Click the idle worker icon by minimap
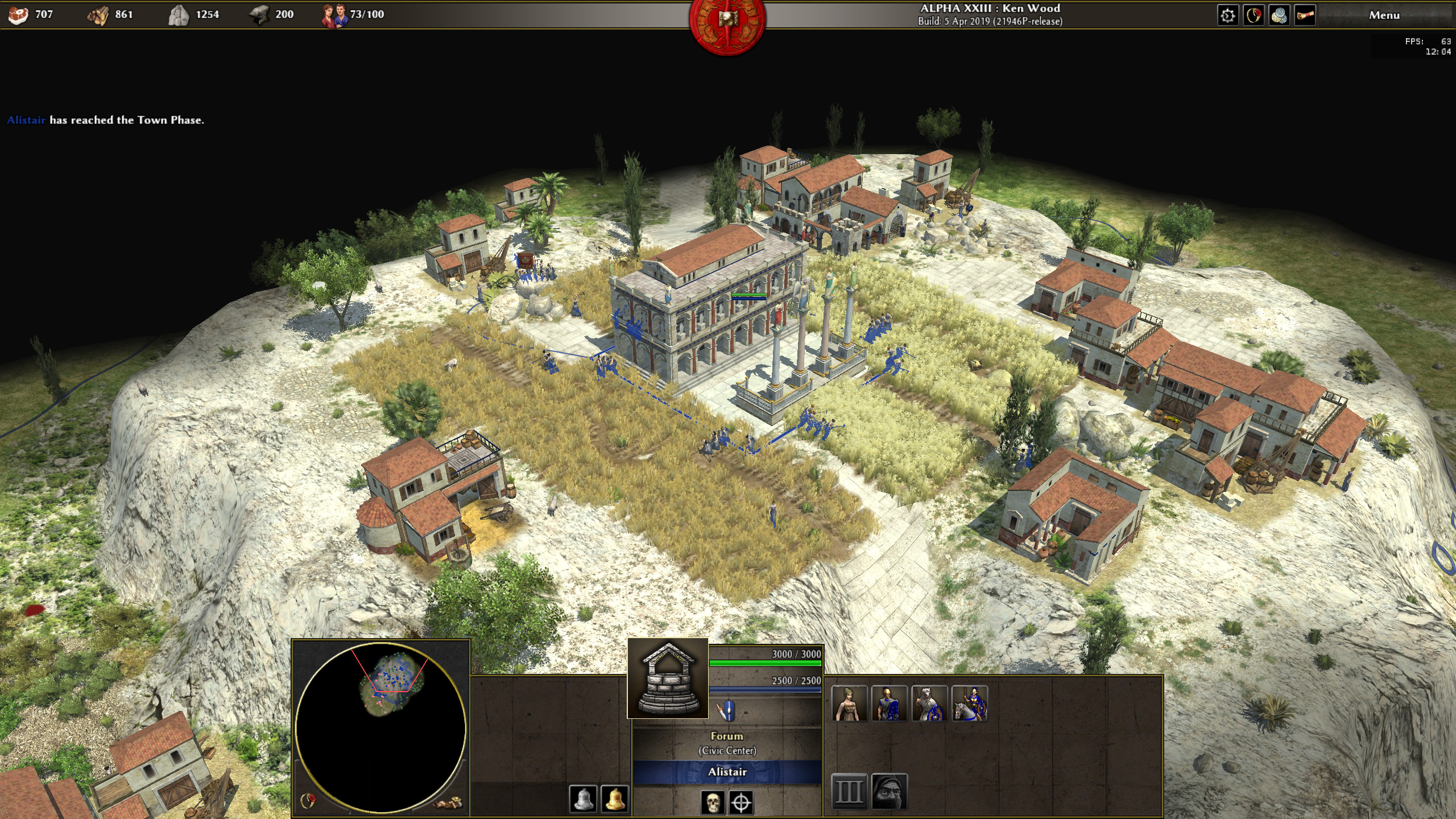1456x819 pixels. point(448,803)
